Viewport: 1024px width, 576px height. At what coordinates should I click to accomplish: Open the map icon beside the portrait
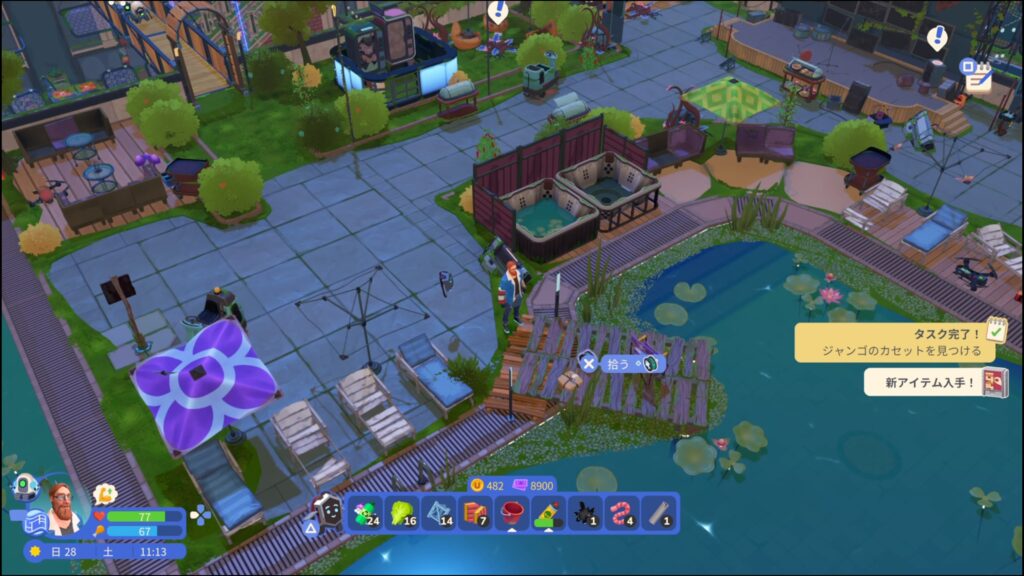coord(36,522)
